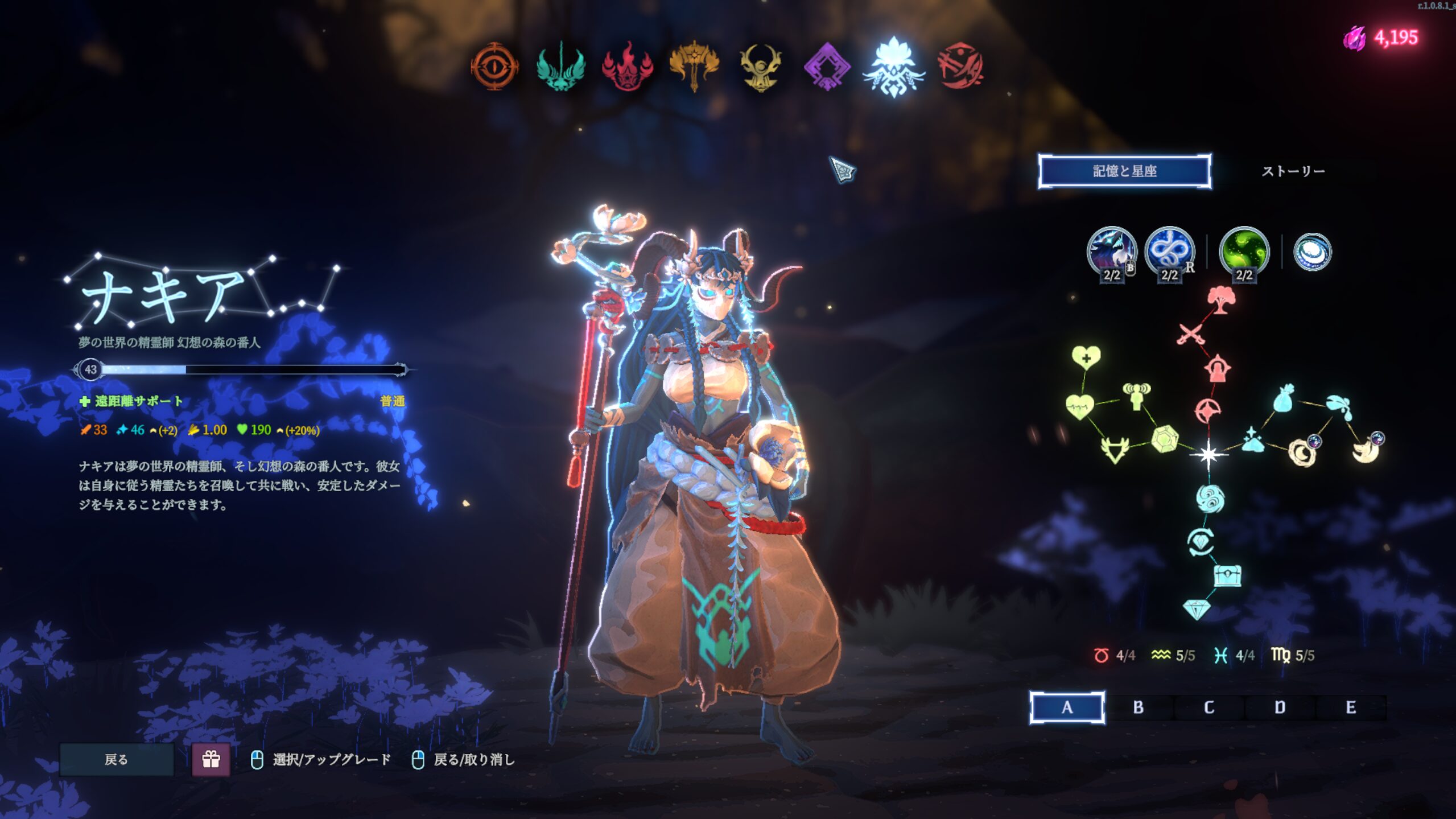1456x819 pixels.
Task: Select the crossed swords constellation node
Action: coord(1191,334)
